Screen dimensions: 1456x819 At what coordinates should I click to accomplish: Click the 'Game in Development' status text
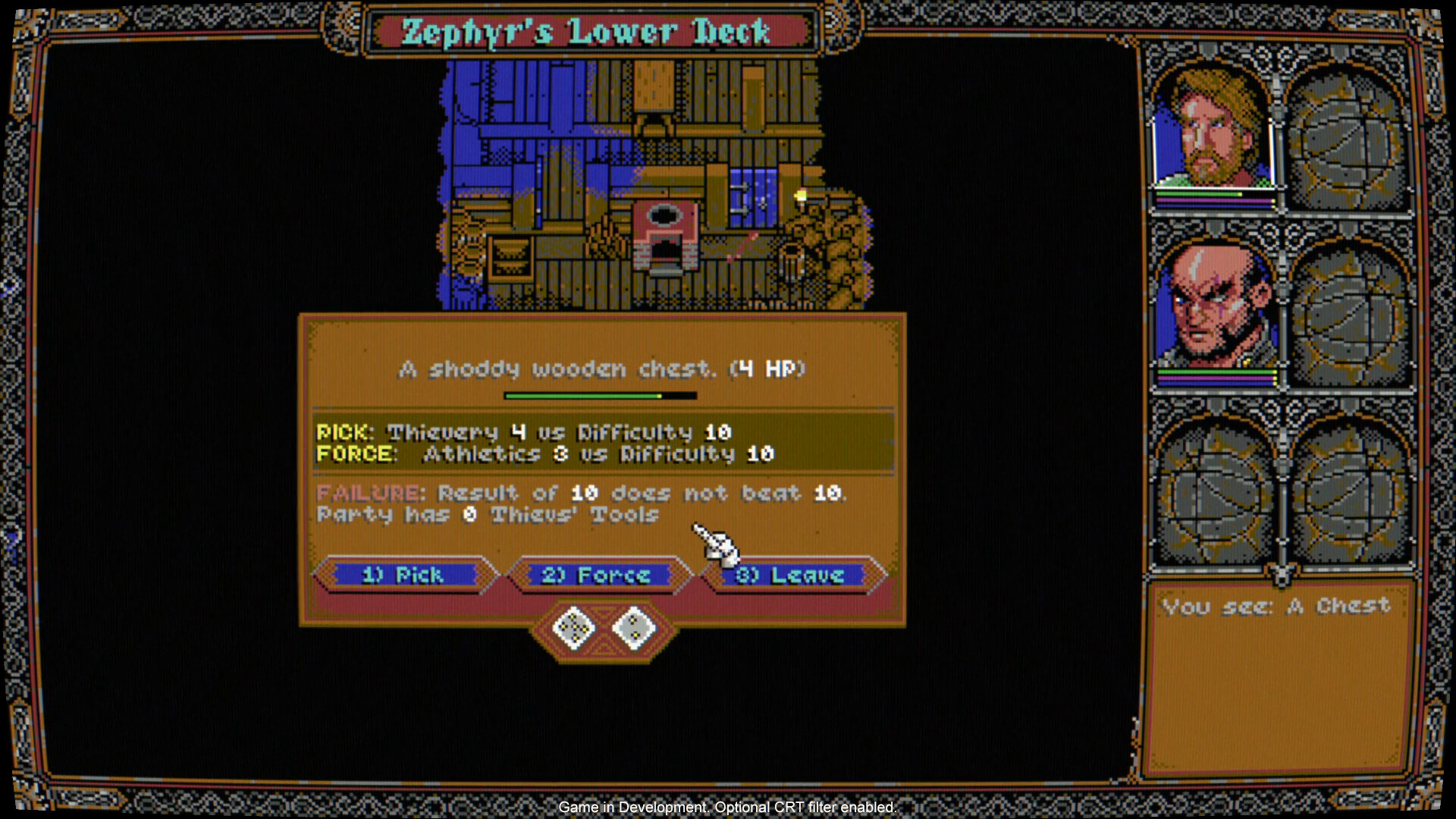click(728, 808)
